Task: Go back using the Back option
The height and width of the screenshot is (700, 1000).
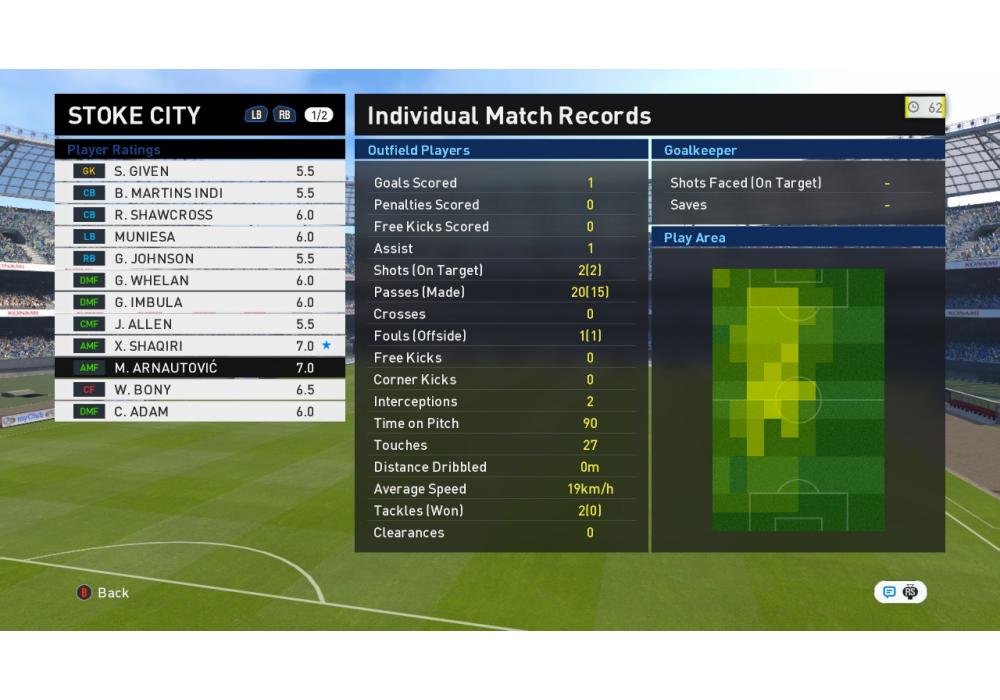Action: [x=103, y=593]
